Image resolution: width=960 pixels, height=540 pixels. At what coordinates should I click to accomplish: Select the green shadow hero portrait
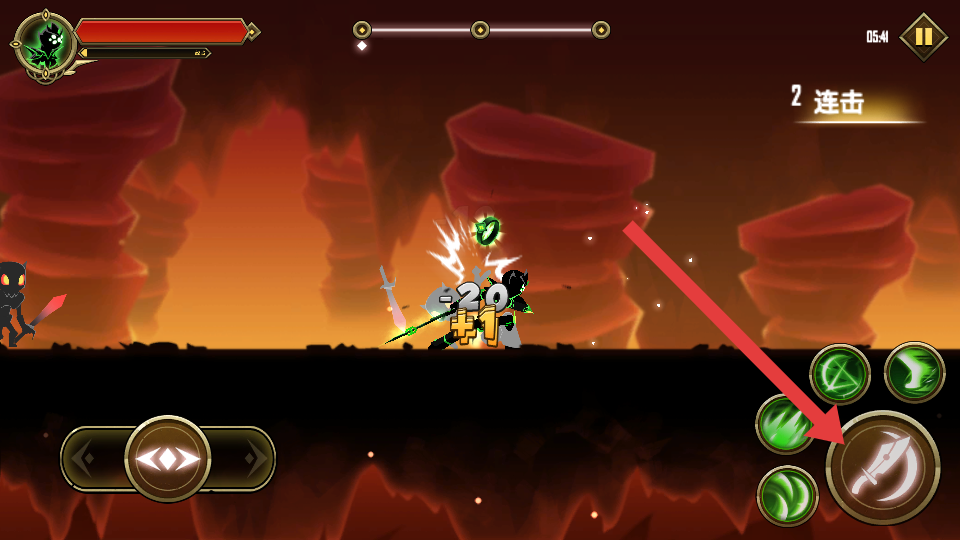[46, 43]
